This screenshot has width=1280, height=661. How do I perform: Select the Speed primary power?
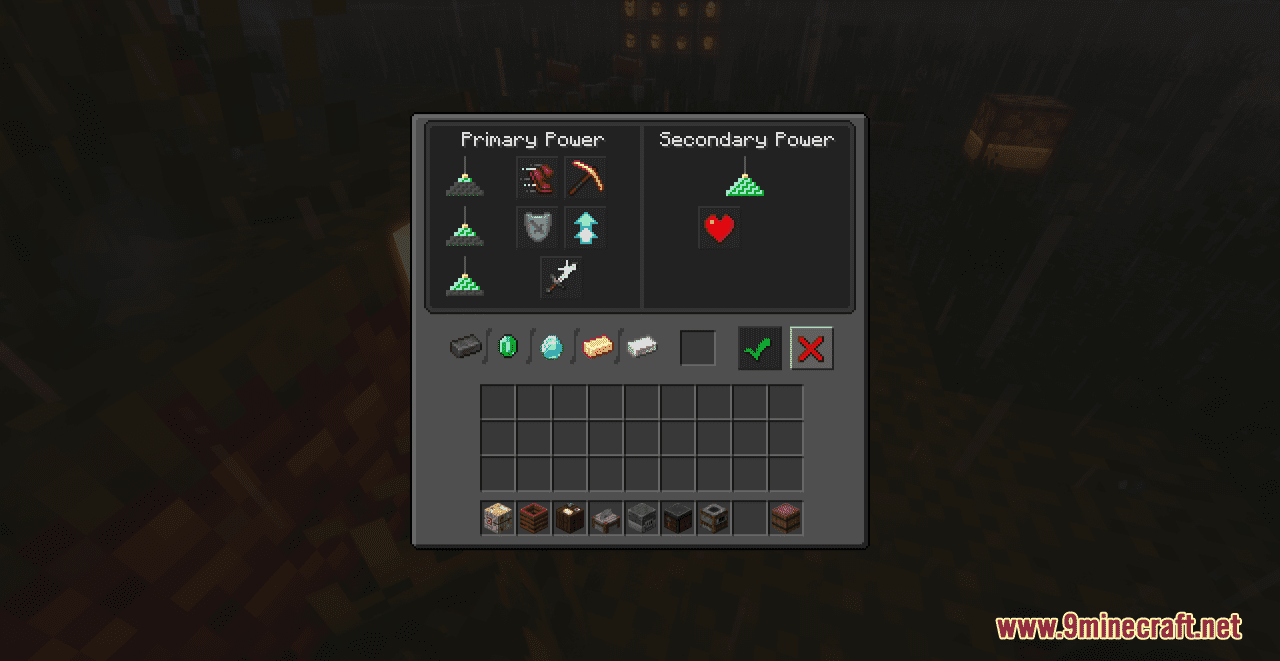pyautogui.click(x=537, y=178)
